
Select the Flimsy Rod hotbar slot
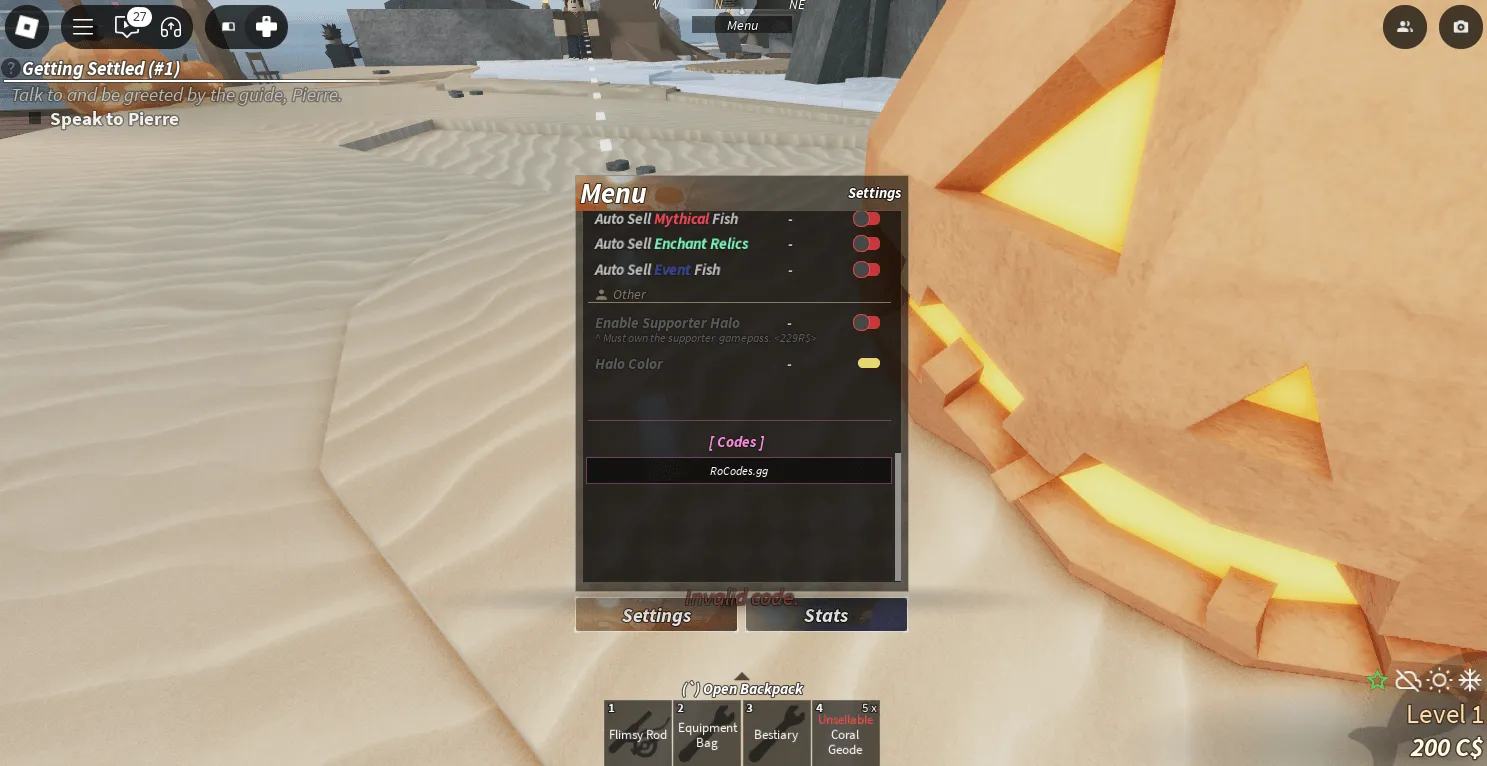tap(638, 734)
